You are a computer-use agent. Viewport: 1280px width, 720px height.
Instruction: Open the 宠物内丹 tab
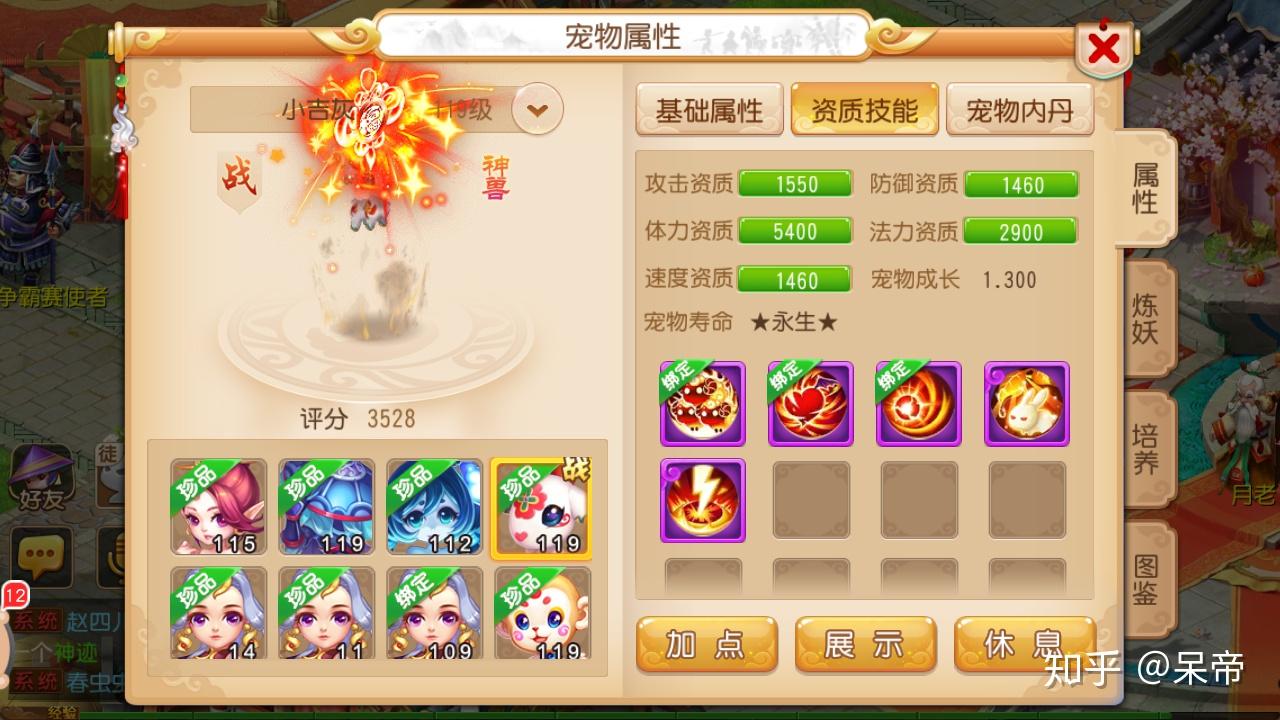[1021, 110]
